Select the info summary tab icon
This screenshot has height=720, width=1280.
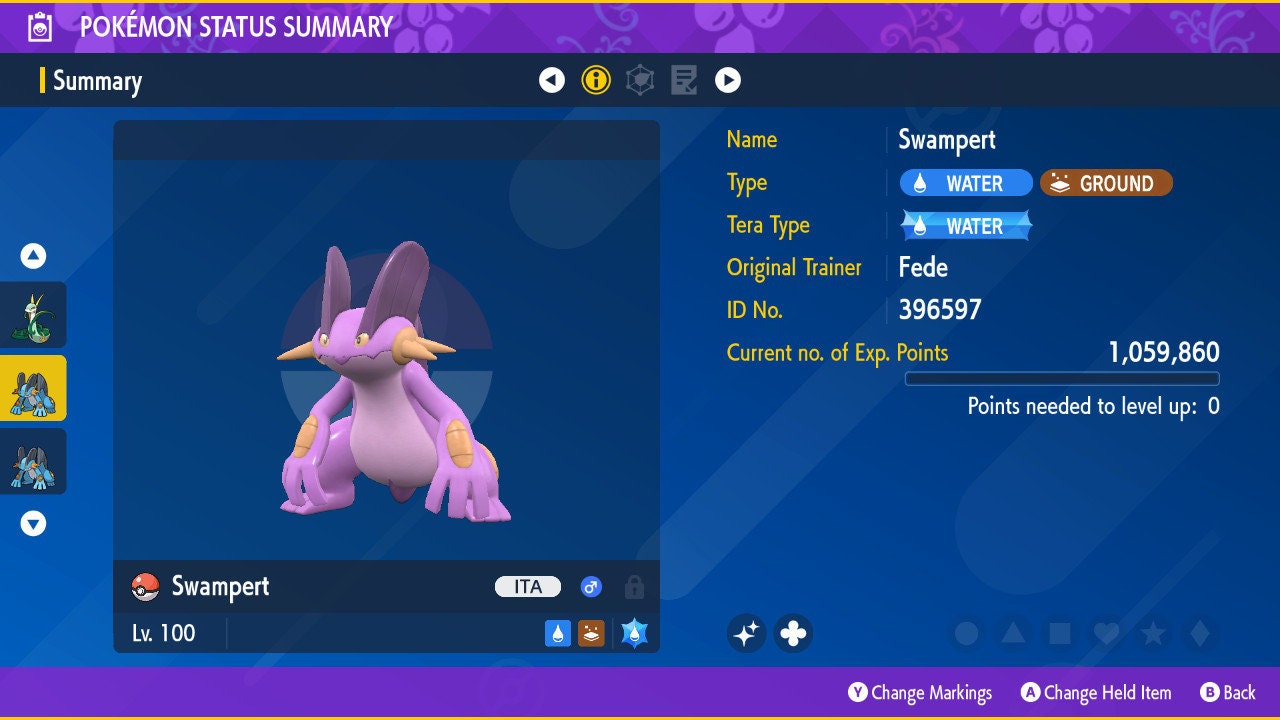coord(596,80)
